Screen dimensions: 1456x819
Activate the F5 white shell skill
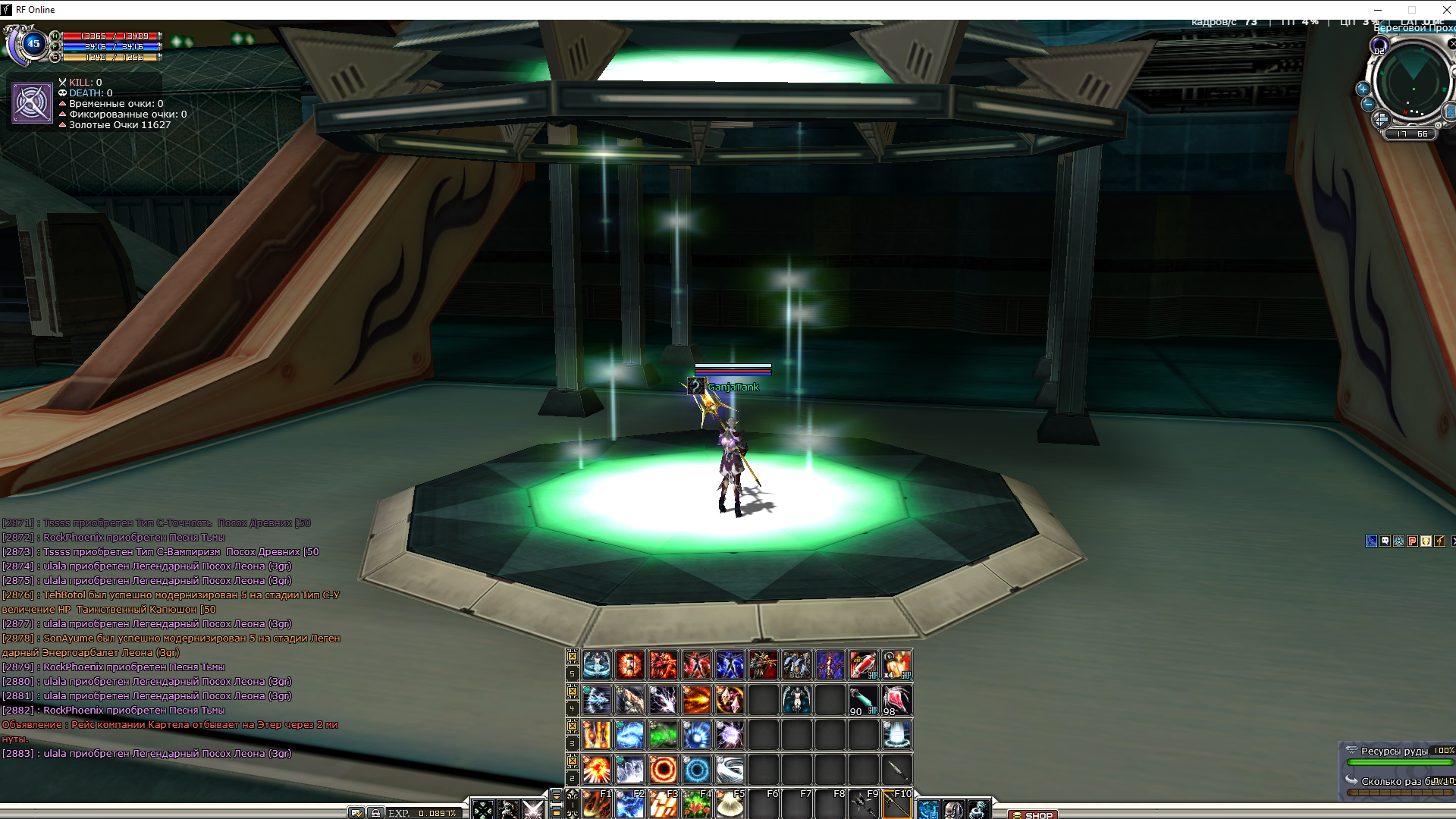coord(730,804)
